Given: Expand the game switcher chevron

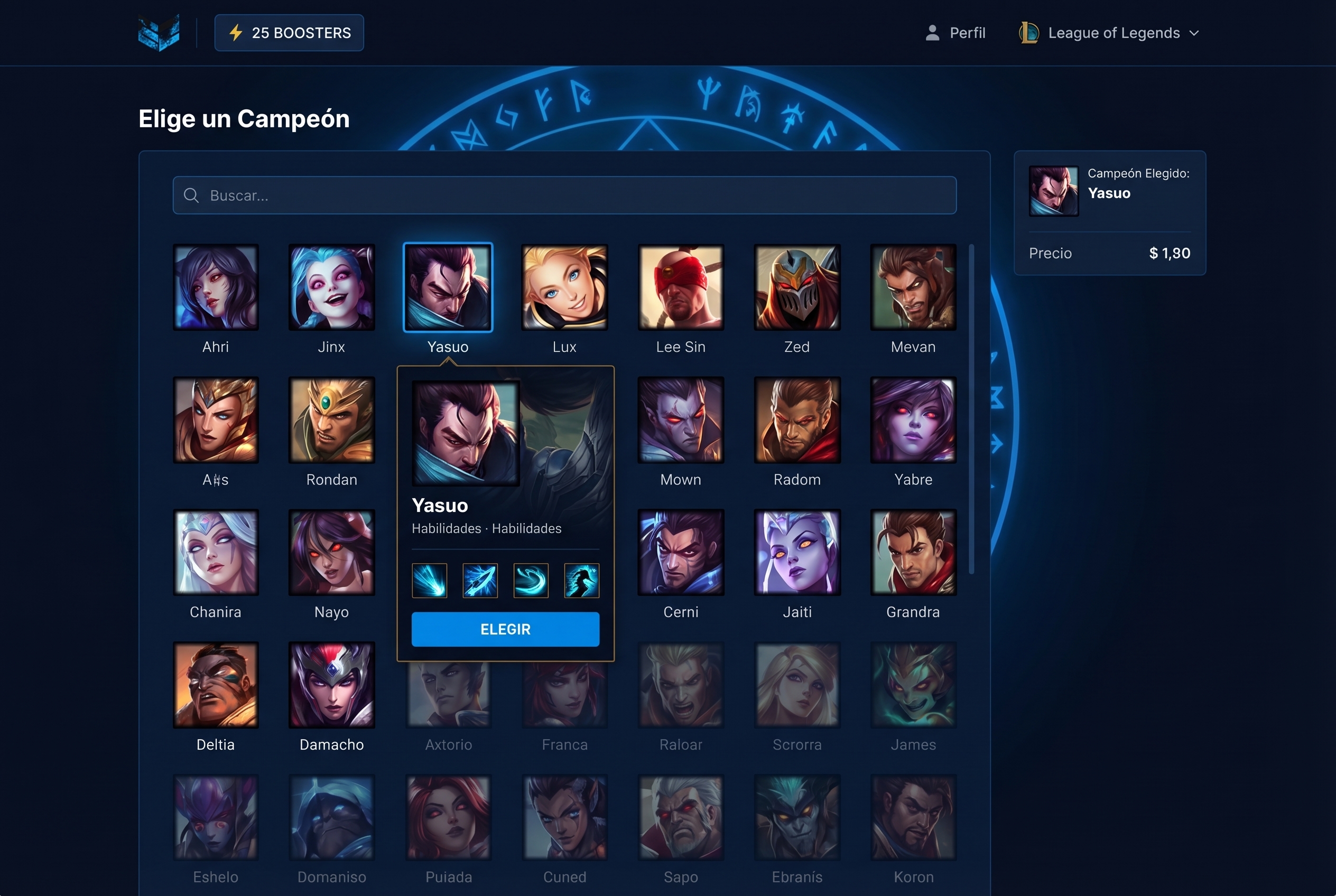Looking at the screenshot, I should point(1195,33).
